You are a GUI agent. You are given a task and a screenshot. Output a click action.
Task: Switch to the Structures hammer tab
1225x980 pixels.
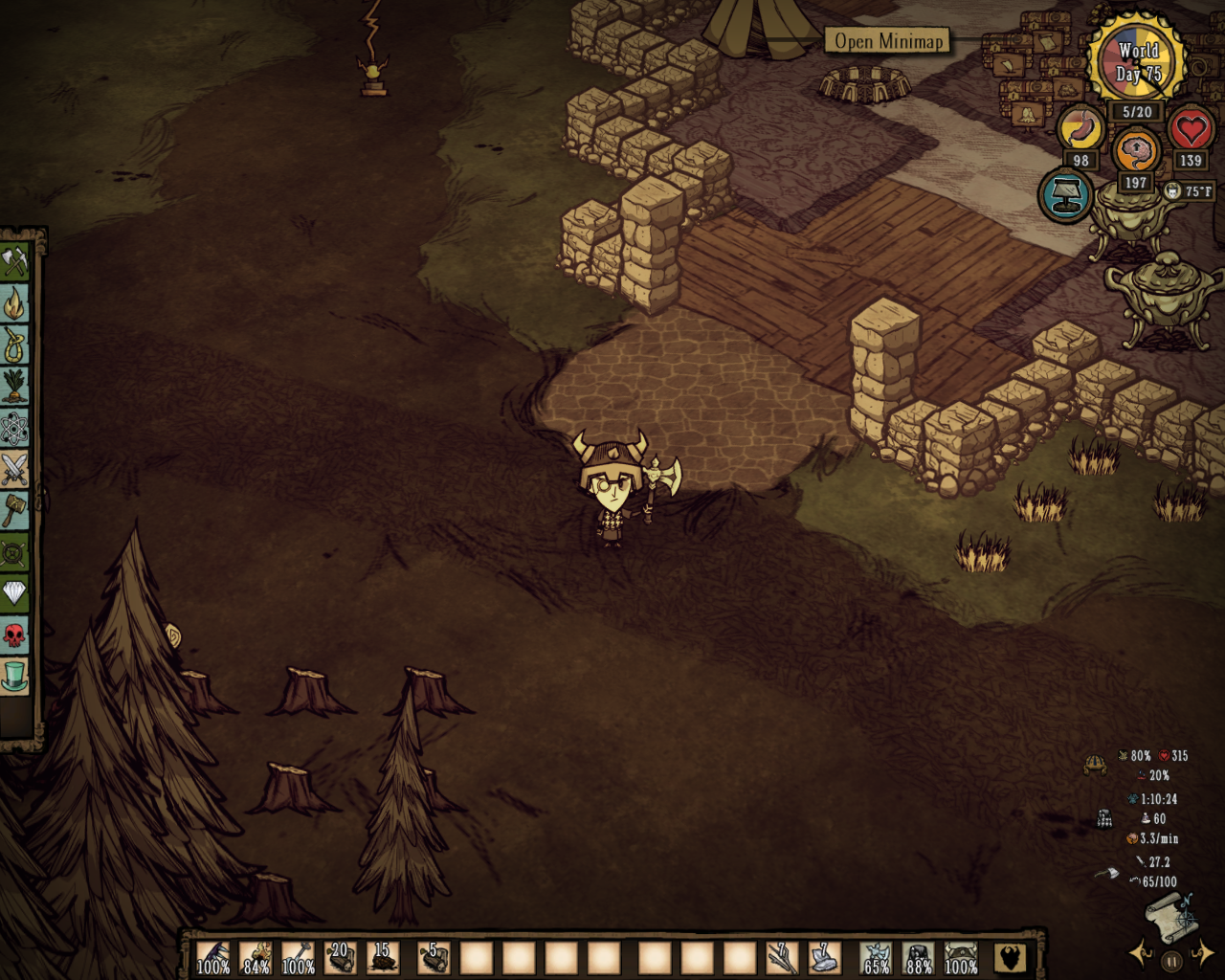(x=14, y=511)
